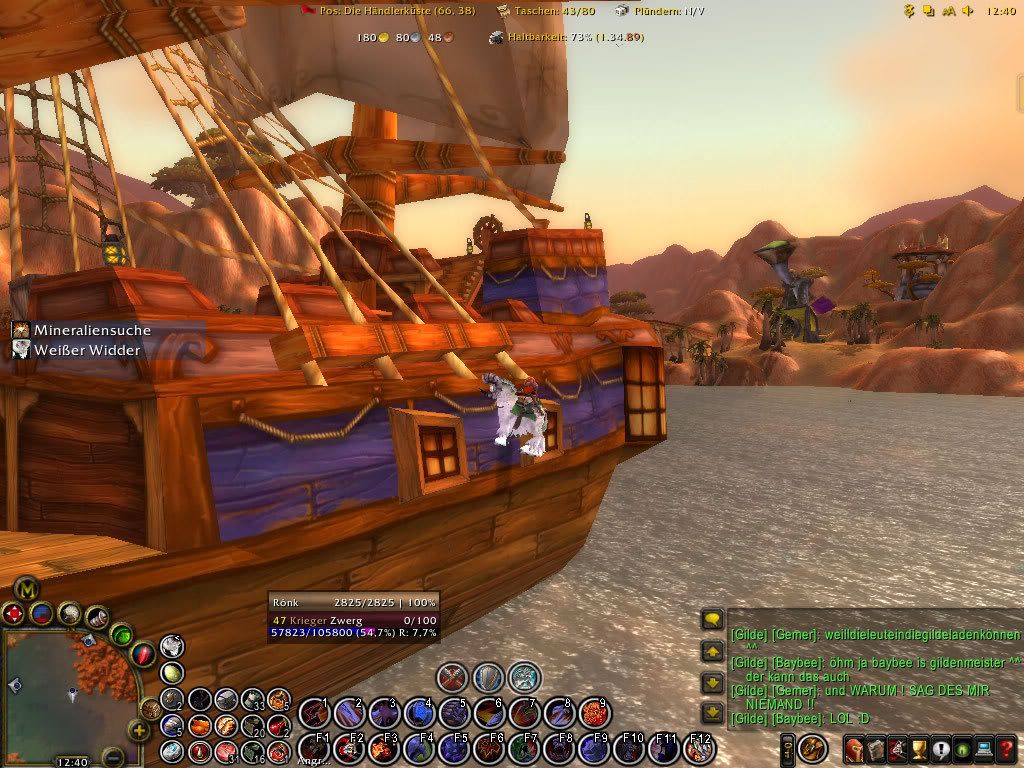Activate the ability in hotbar slot 1
The image size is (1024, 768).
pyautogui.click(x=314, y=713)
